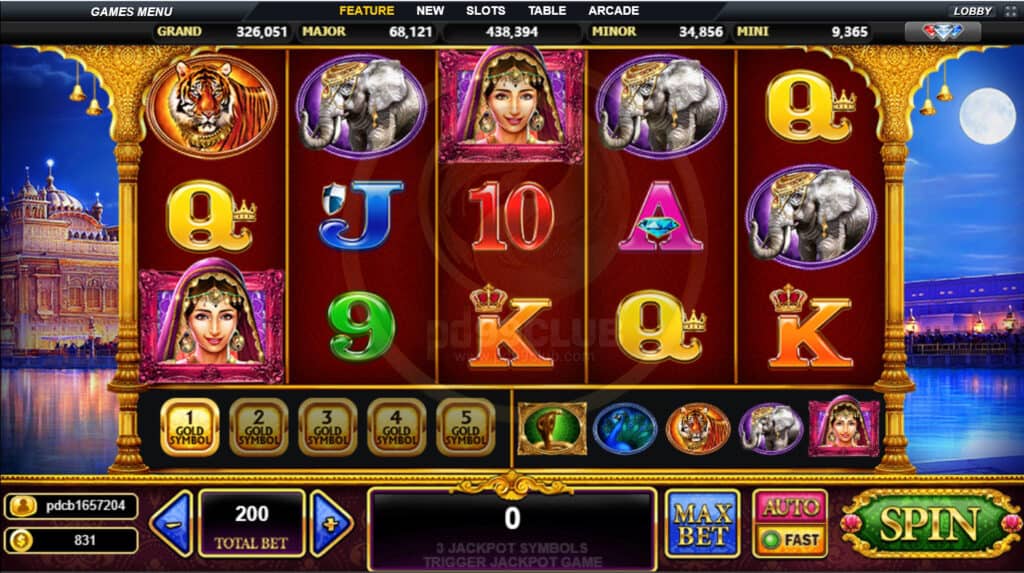Switch to the Feature tab

pyautogui.click(x=366, y=11)
